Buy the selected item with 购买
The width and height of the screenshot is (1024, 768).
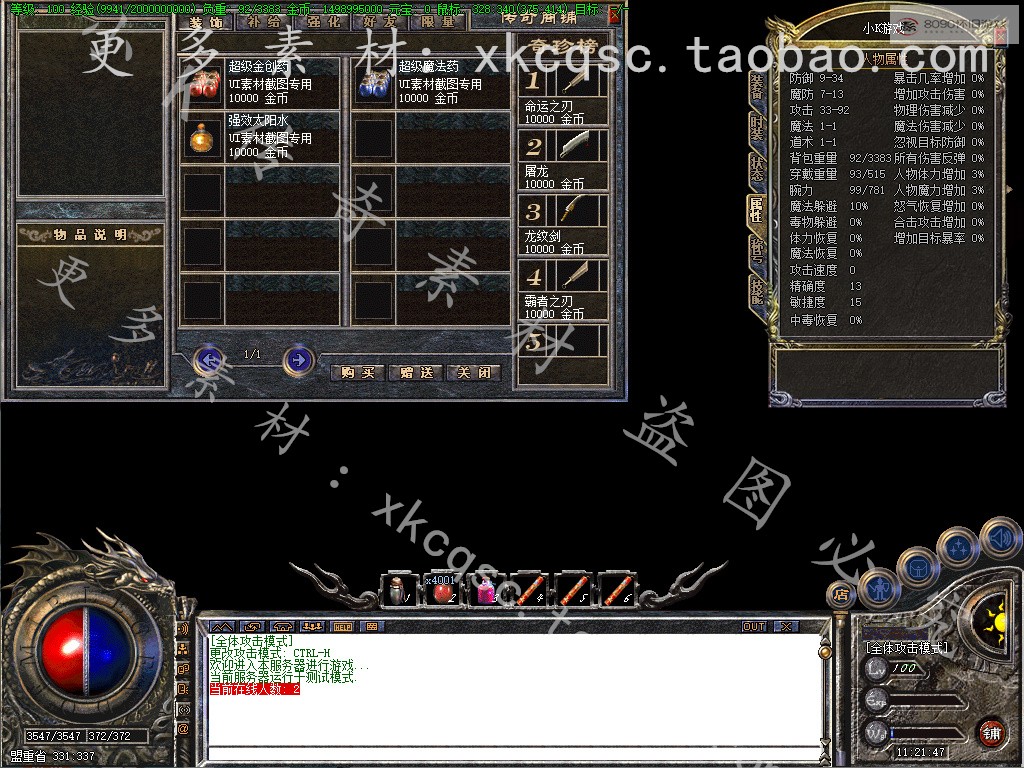(357, 373)
